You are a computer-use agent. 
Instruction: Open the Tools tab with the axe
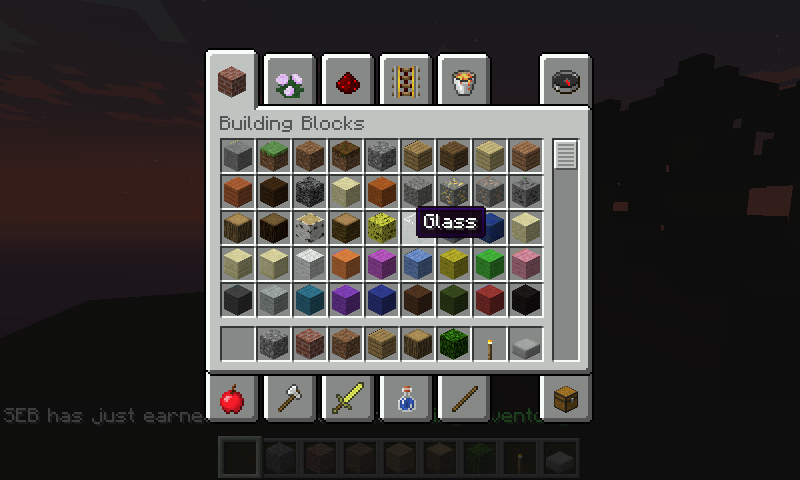(x=291, y=399)
